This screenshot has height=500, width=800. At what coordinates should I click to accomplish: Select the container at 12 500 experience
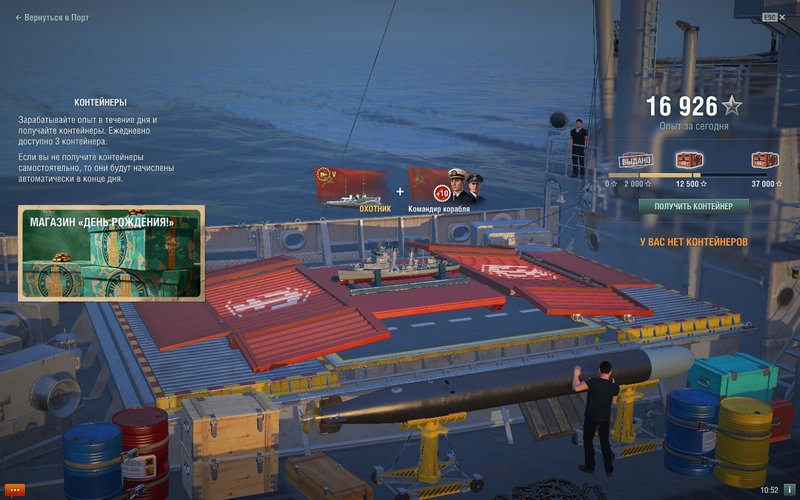[689, 160]
